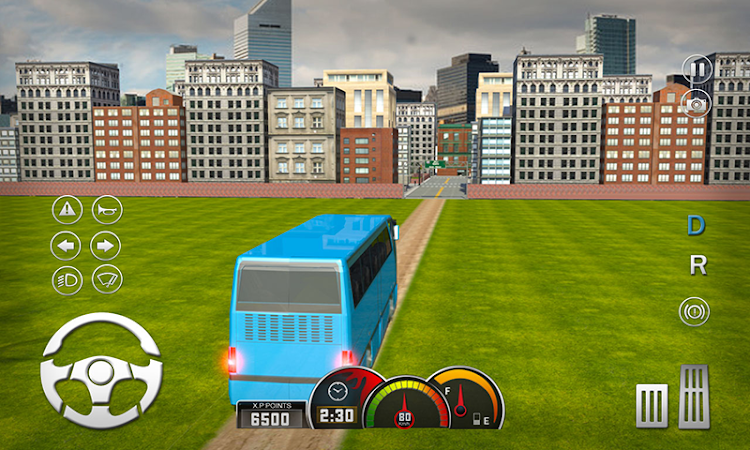Activate the right turn signal arrow

click(106, 245)
